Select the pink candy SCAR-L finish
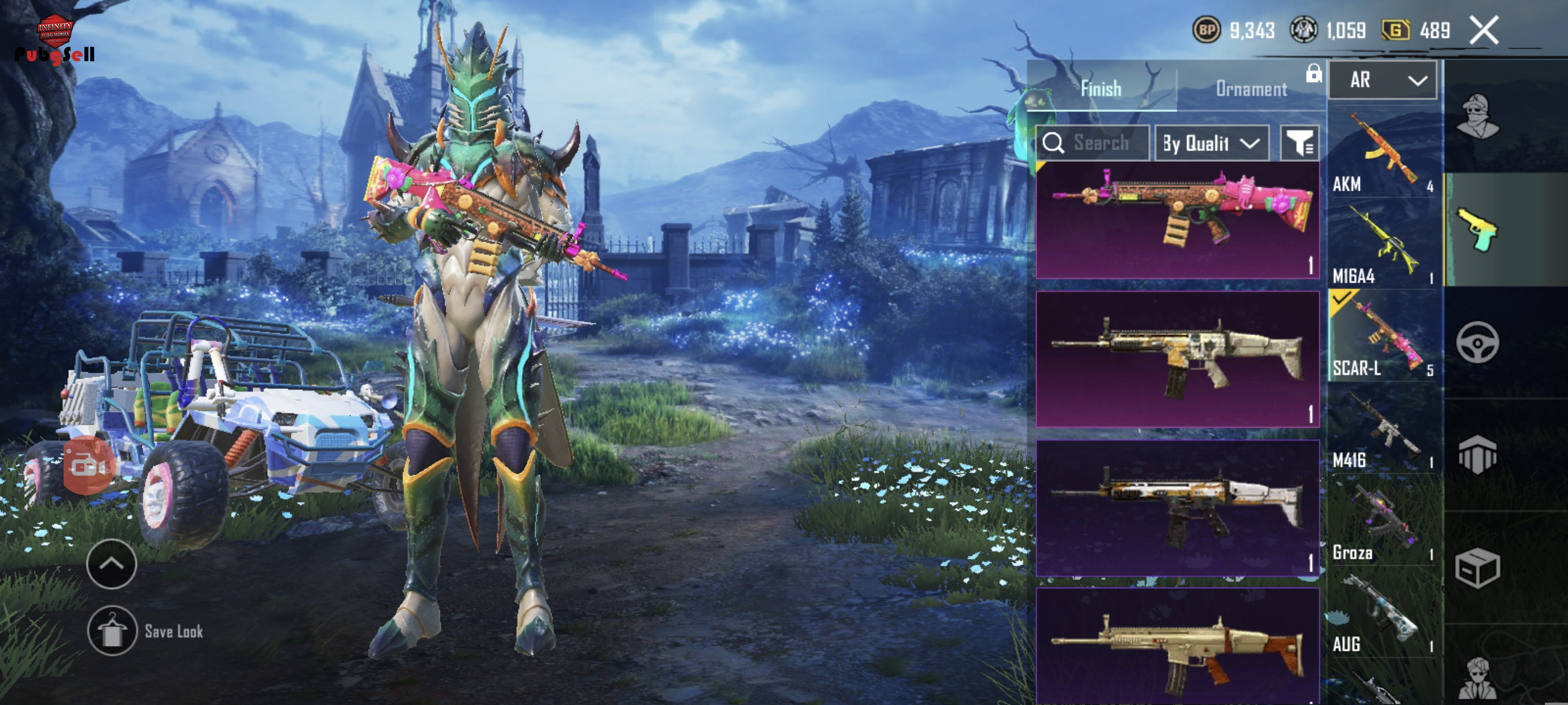 coord(1177,220)
